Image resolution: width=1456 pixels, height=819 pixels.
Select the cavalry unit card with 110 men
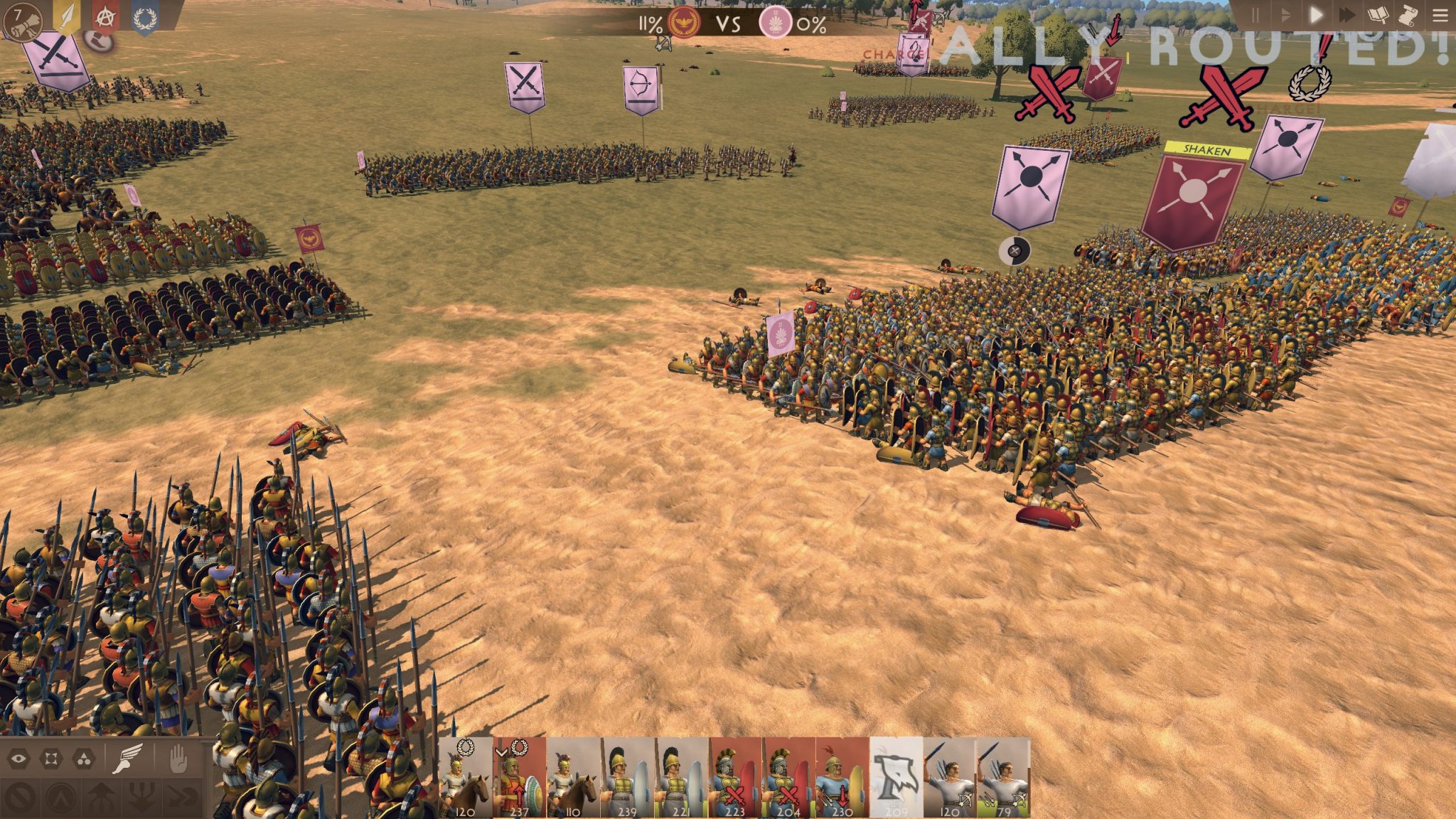click(x=574, y=778)
